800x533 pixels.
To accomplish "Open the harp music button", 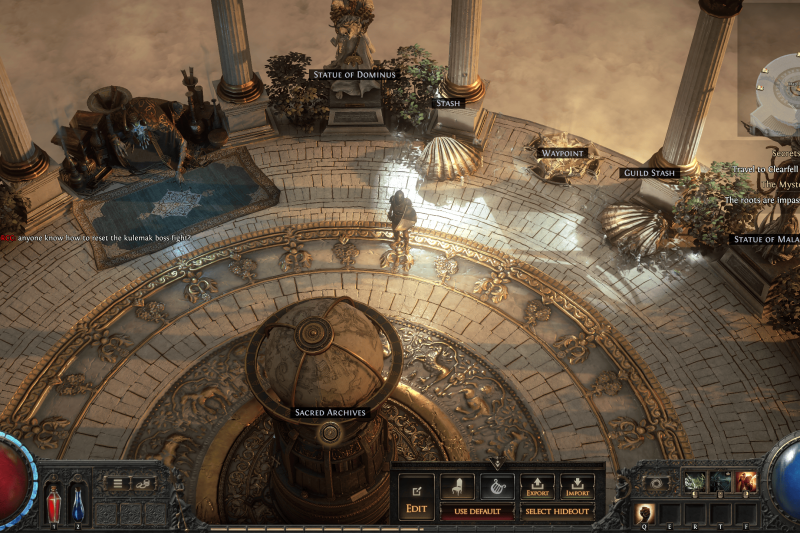I will pos(497,487).
